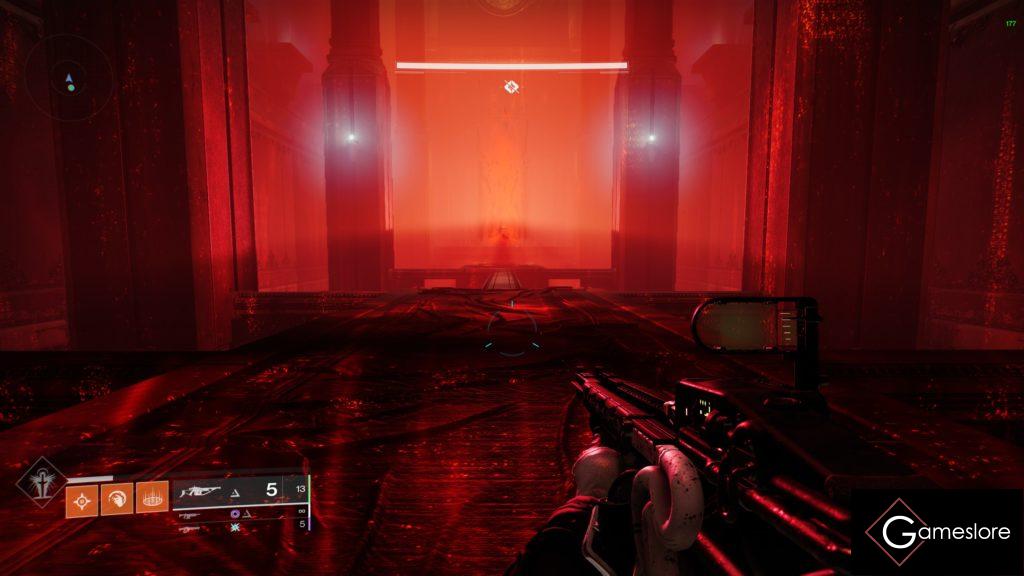Click the circular radar in the corner

click(x=68, y=80)
